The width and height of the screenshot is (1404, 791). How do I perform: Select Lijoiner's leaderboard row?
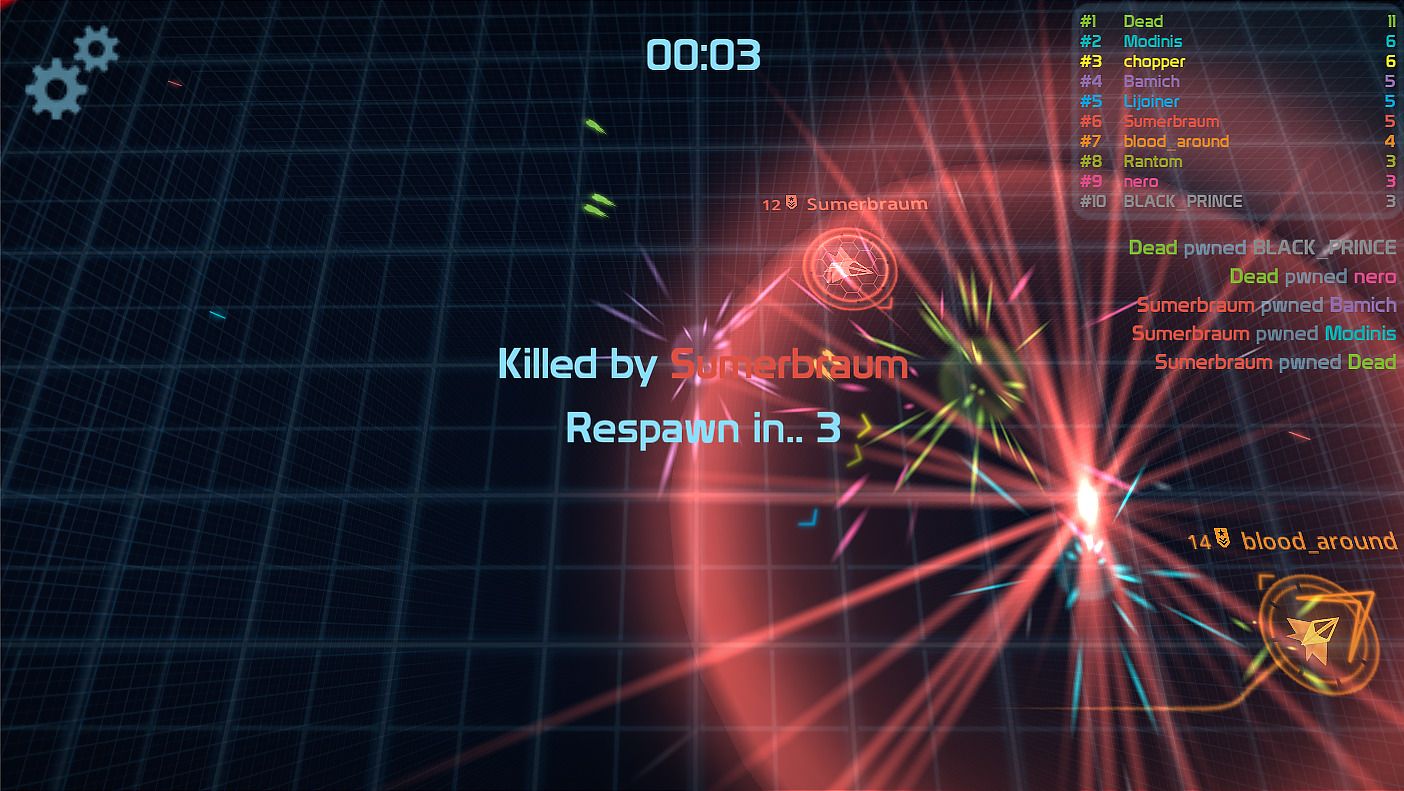click(1152, 101)
